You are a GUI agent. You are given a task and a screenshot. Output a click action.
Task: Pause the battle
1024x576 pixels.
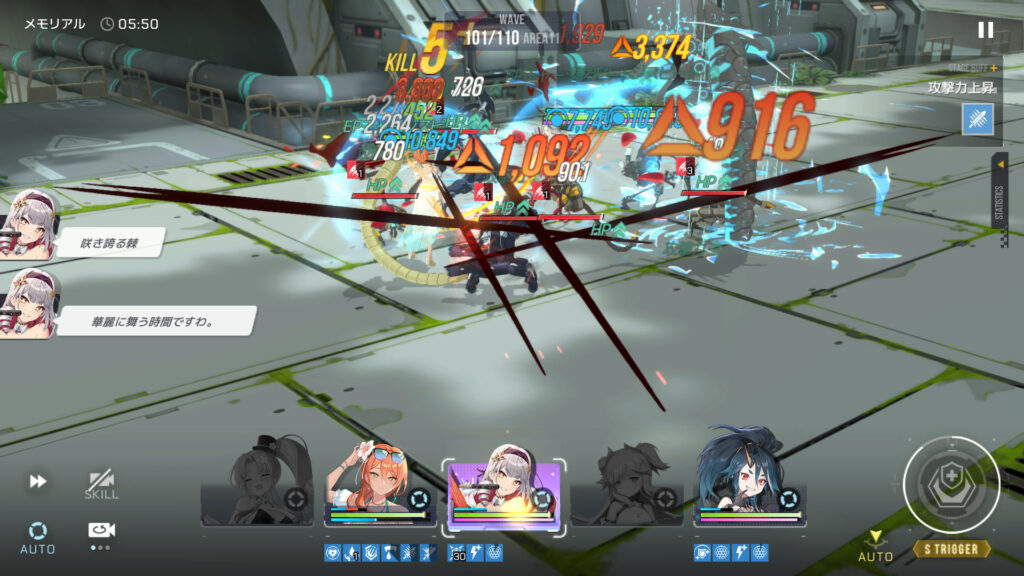click(x=985, y=30)
